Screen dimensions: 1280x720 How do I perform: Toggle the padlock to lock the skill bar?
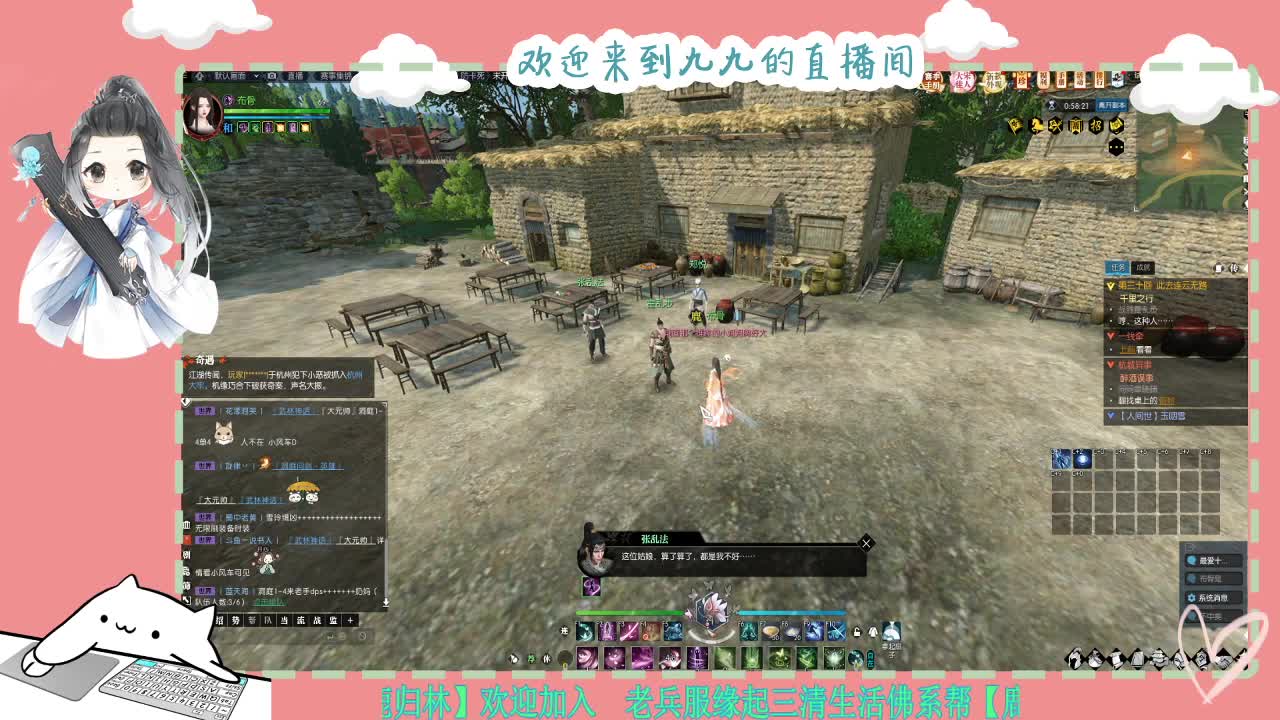[858, 634]
